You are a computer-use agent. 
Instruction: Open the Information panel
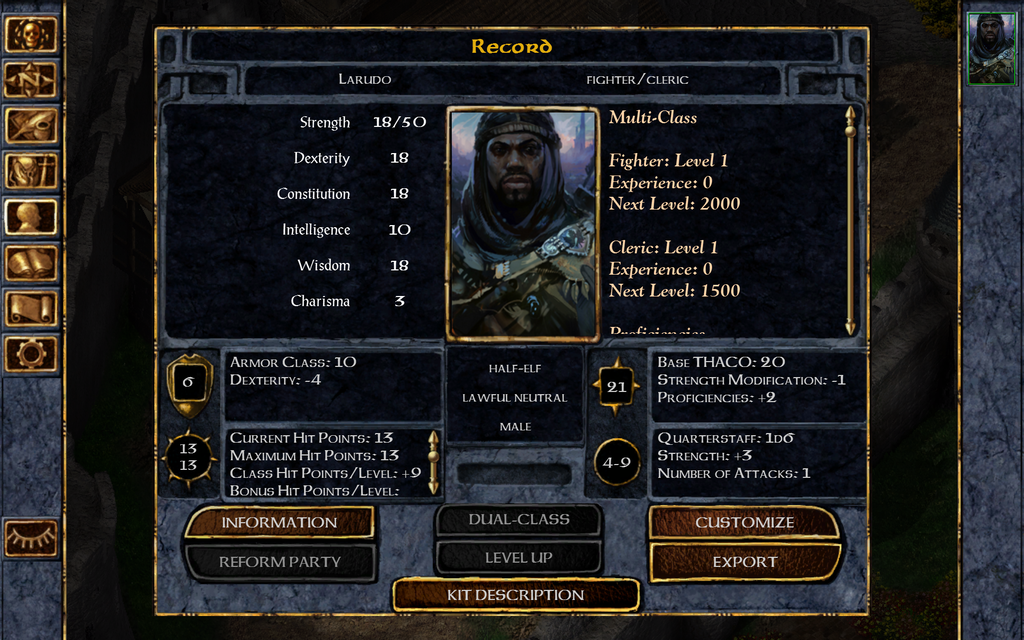pos(279,522)
